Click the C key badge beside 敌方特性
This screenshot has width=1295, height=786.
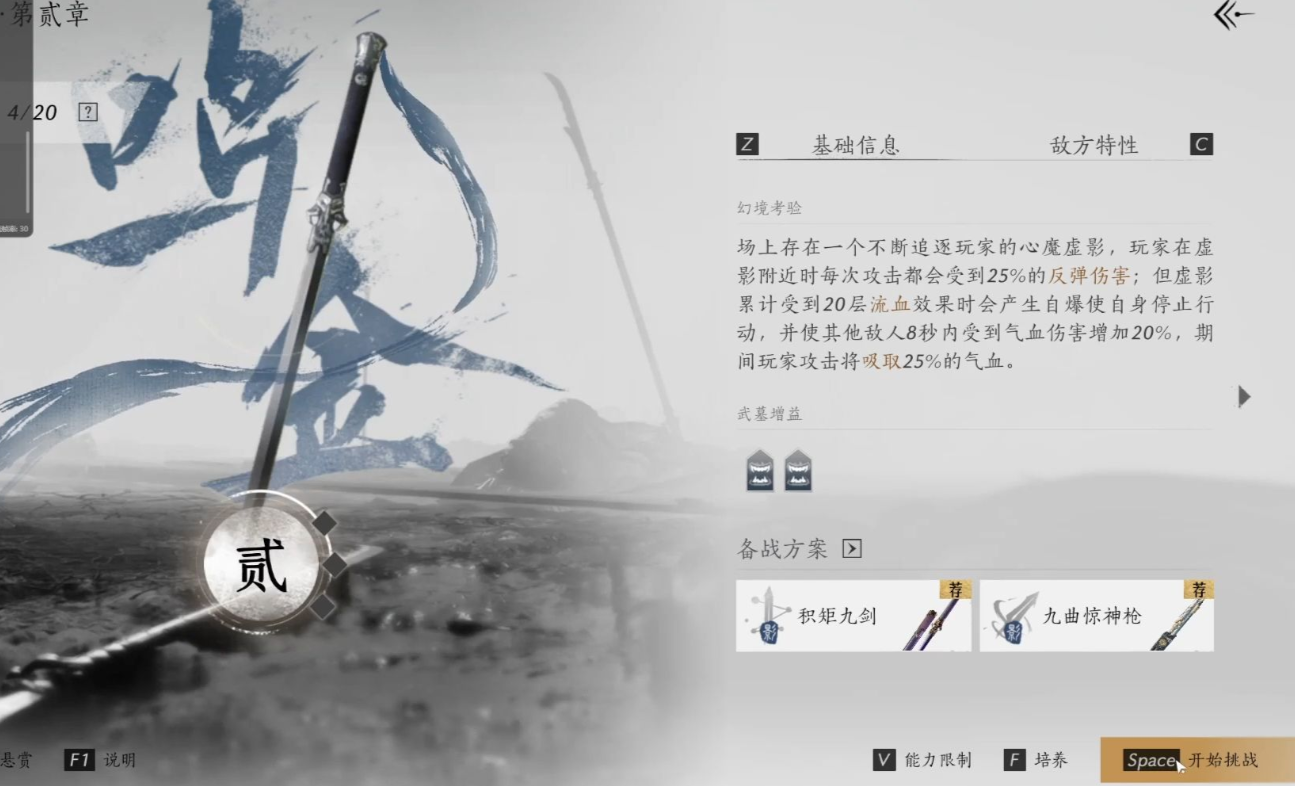click(1201, 144)
